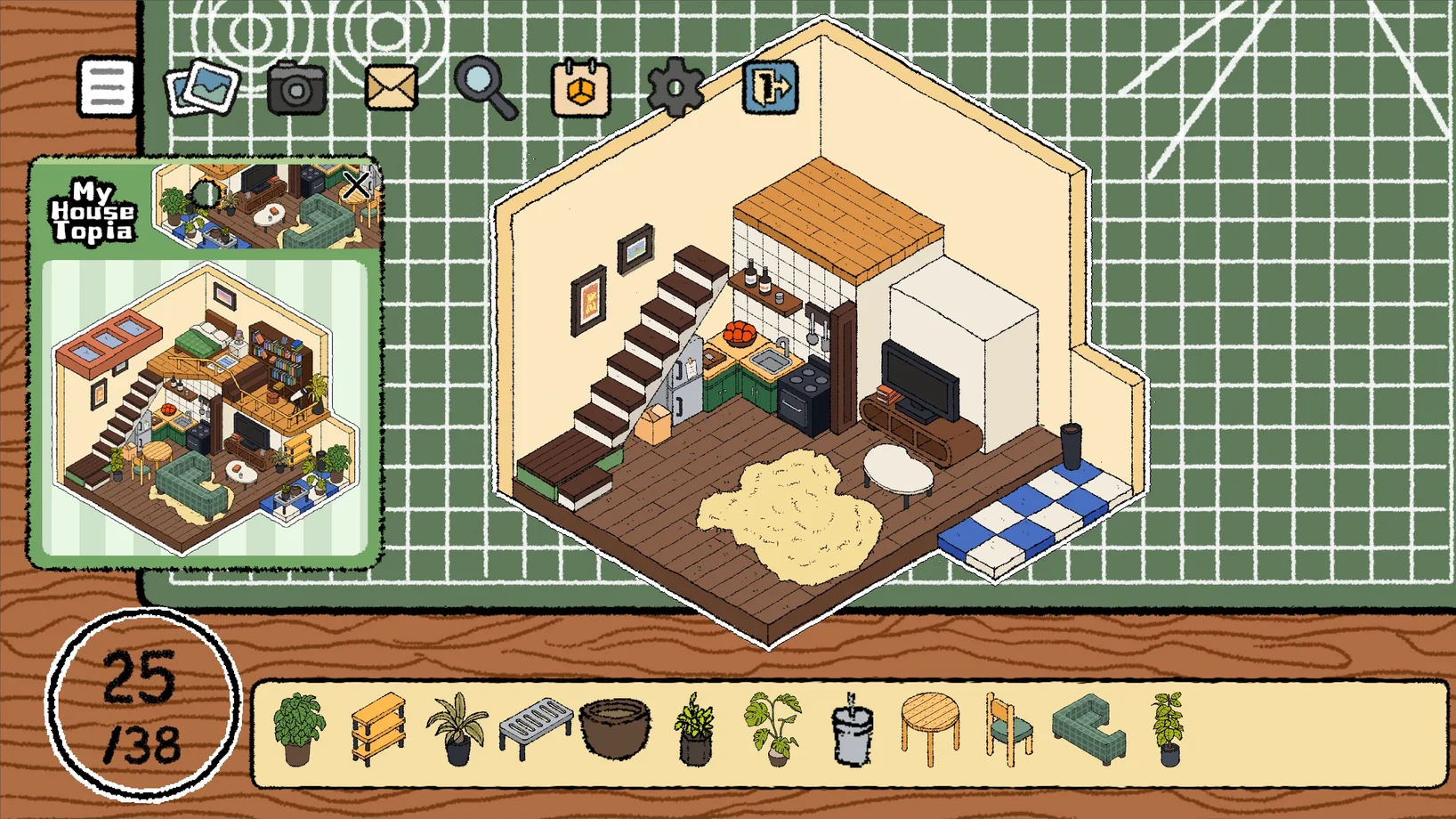
Task: Open the hamburger menu
Action: pyautogui.click(x=106, y=87)
